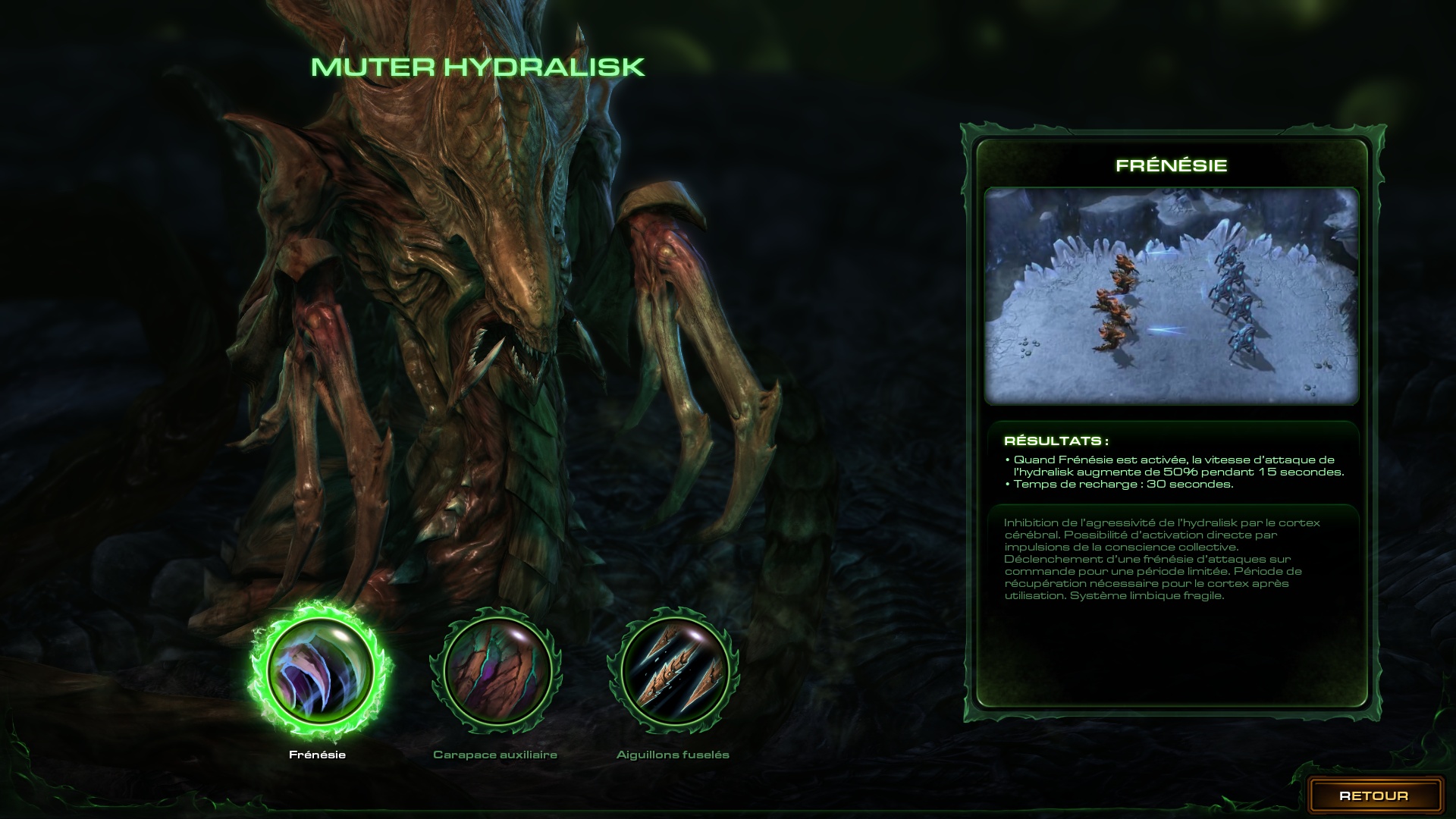Play the Frénésie preview video

tap(1171, 296)
